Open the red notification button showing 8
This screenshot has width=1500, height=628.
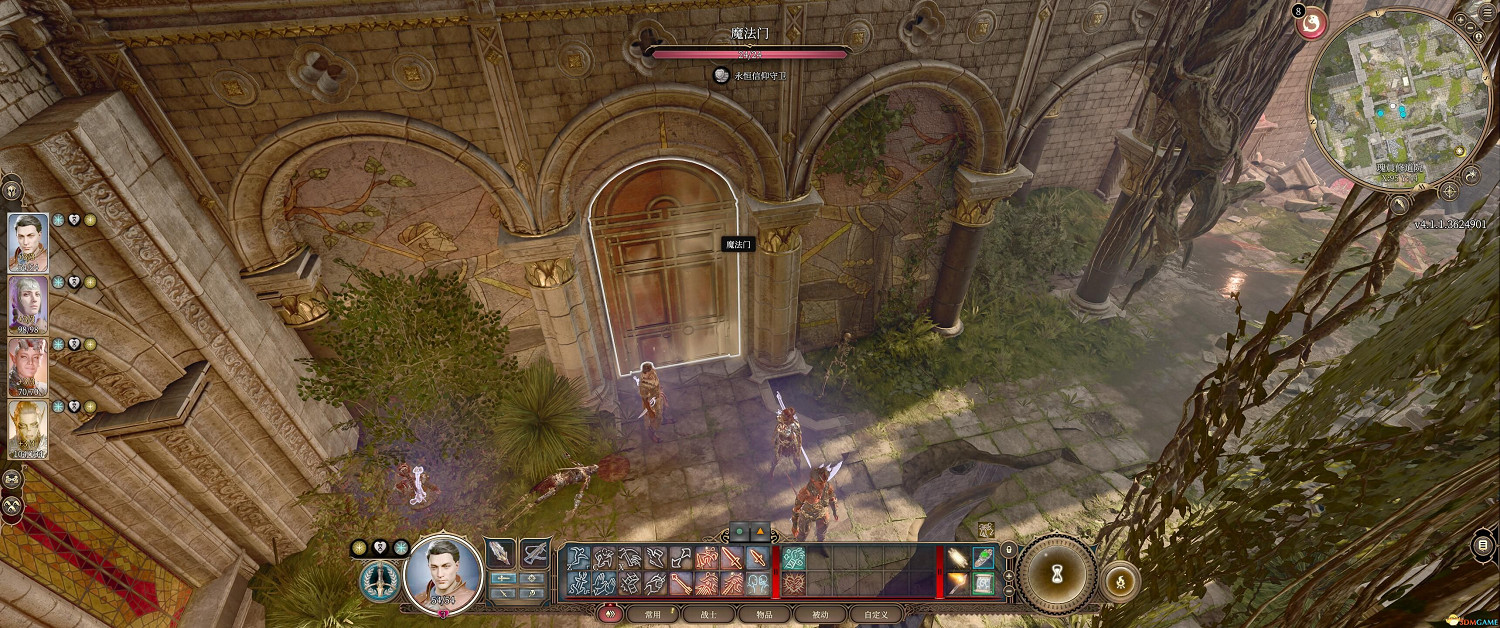coord(1311,23)
